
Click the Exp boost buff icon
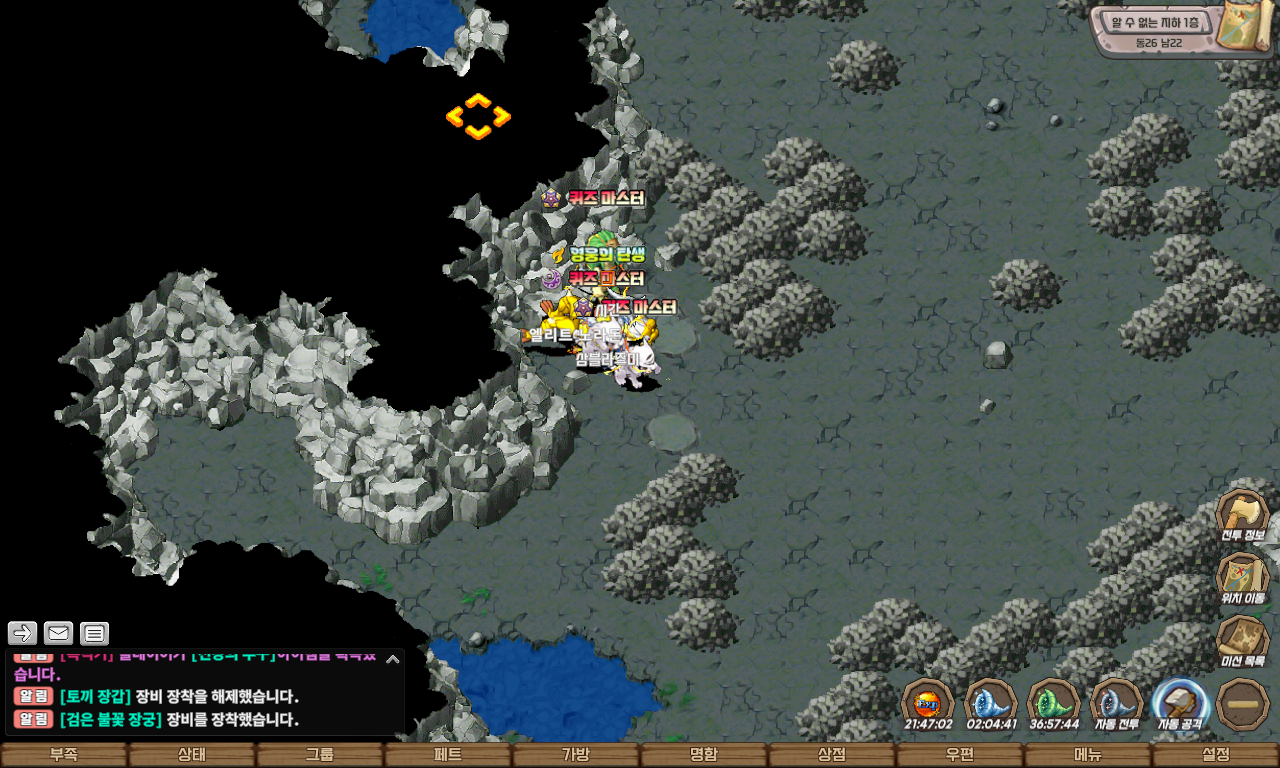coord(928,704)
